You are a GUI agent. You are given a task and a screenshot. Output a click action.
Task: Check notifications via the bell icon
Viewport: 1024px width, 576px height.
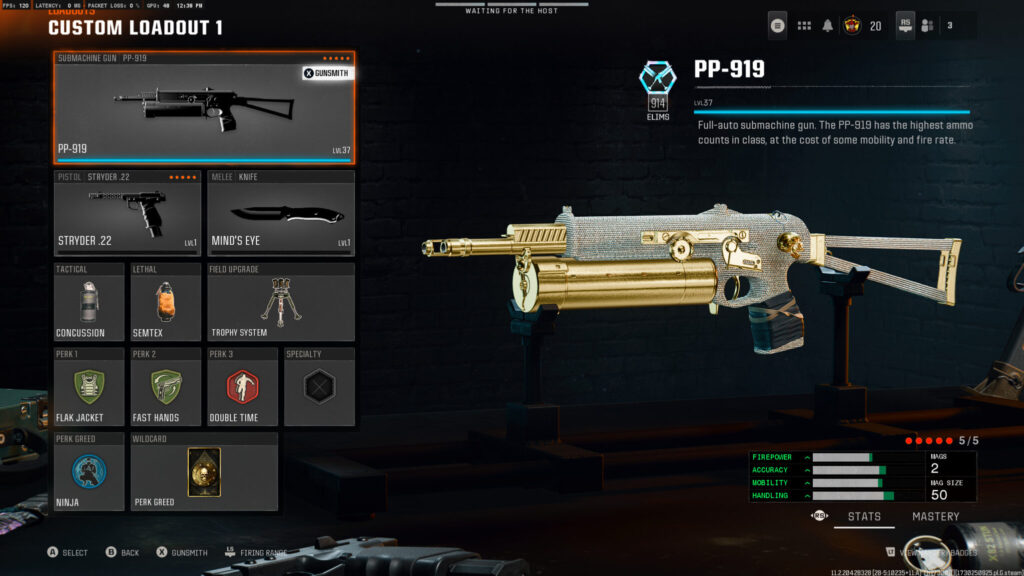coord(828,25)
